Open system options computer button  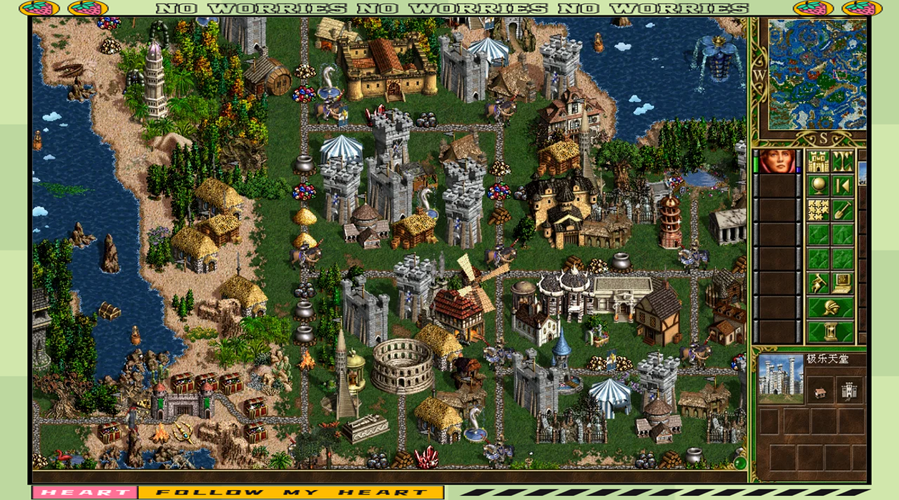[x=843, y=283]
